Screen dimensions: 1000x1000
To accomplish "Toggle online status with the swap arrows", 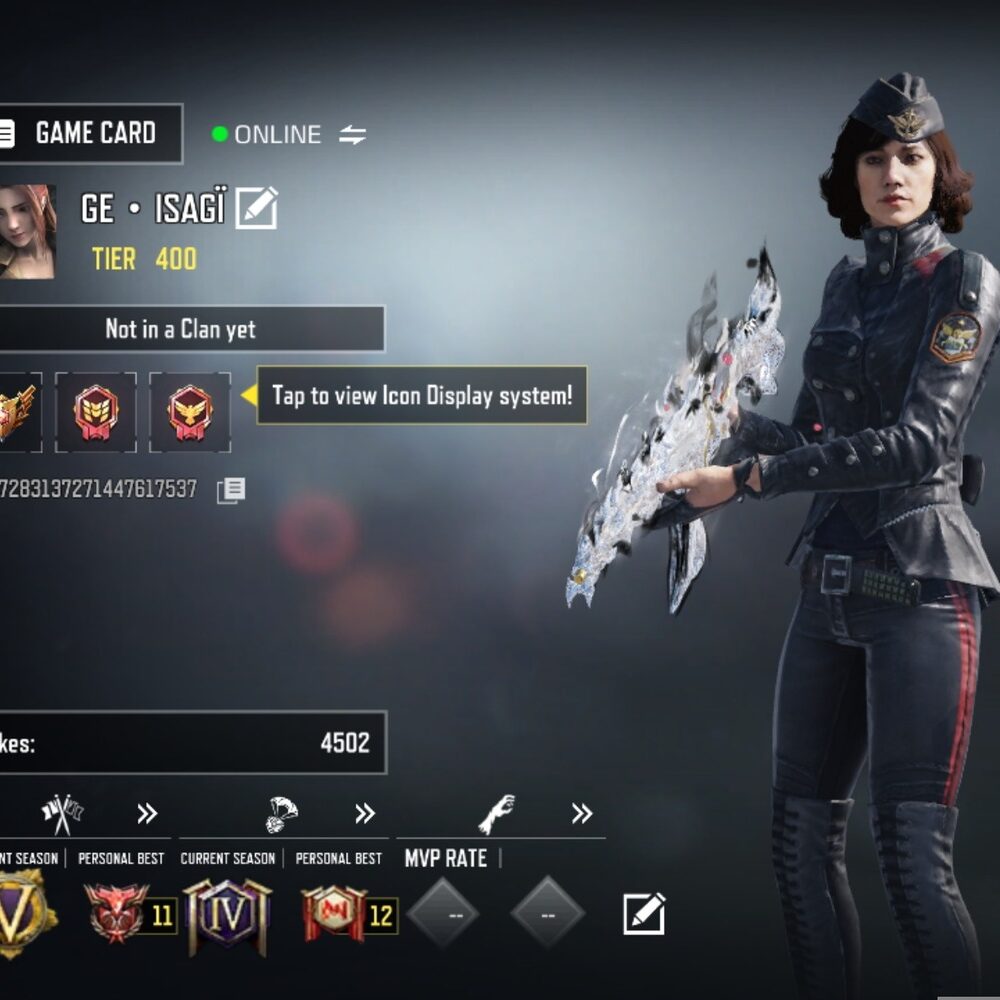I will point(352,135).
